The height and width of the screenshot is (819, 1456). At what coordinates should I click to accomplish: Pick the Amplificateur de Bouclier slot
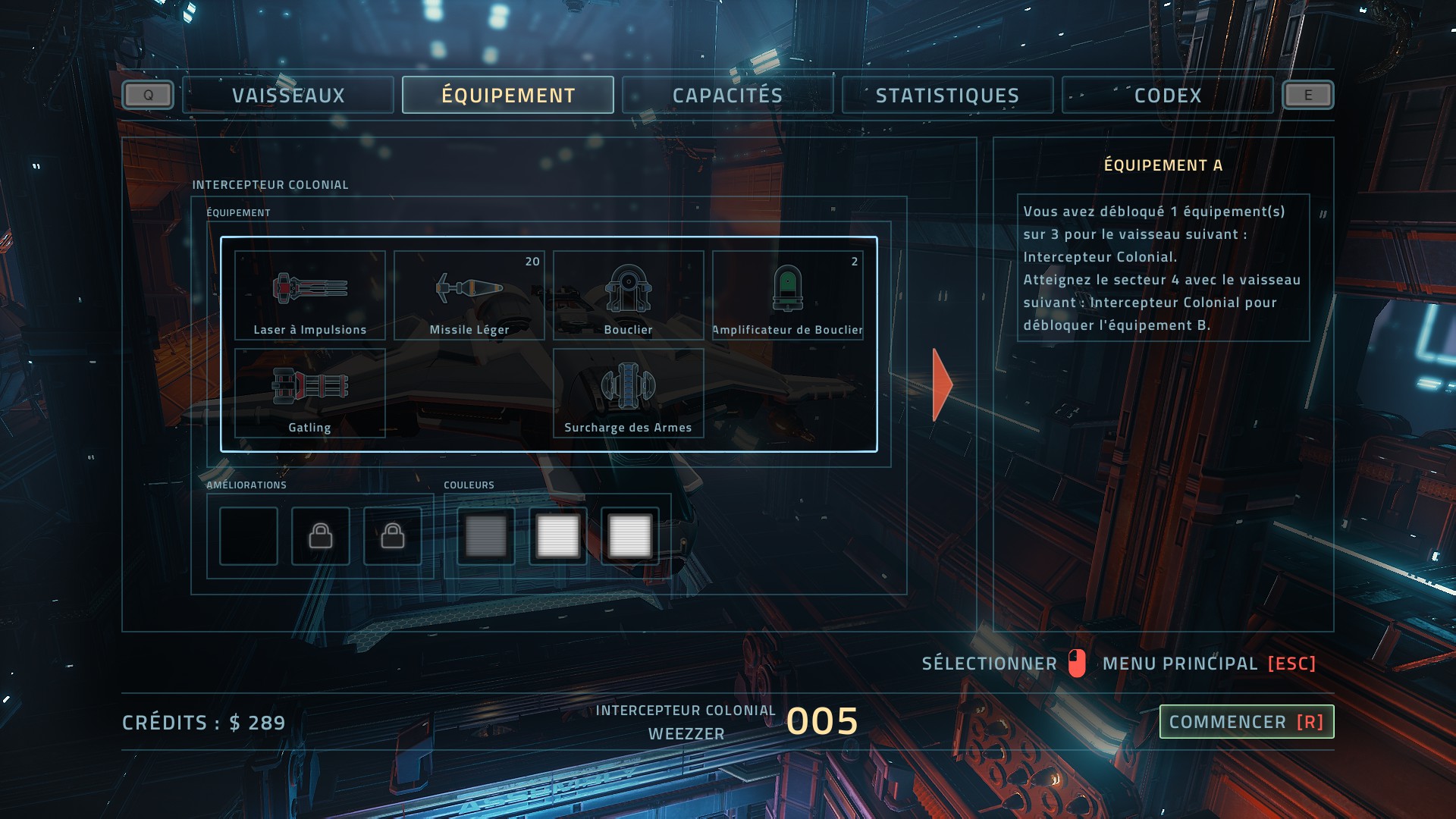tap(788, 295)
